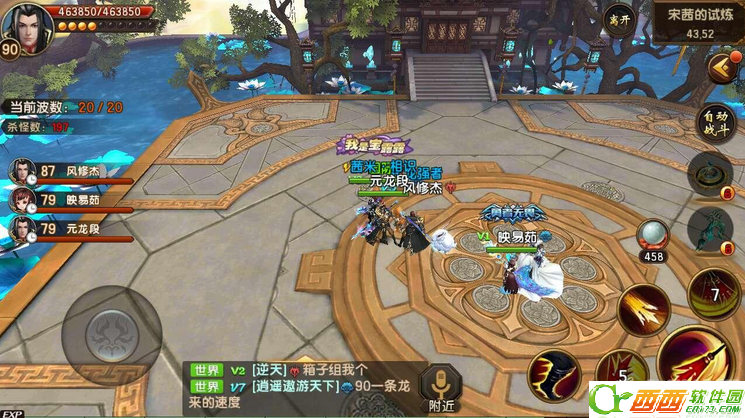745x418 pixels.
Task: Open the 宋茜的试炼 location panel
Action: pos(698,23)
